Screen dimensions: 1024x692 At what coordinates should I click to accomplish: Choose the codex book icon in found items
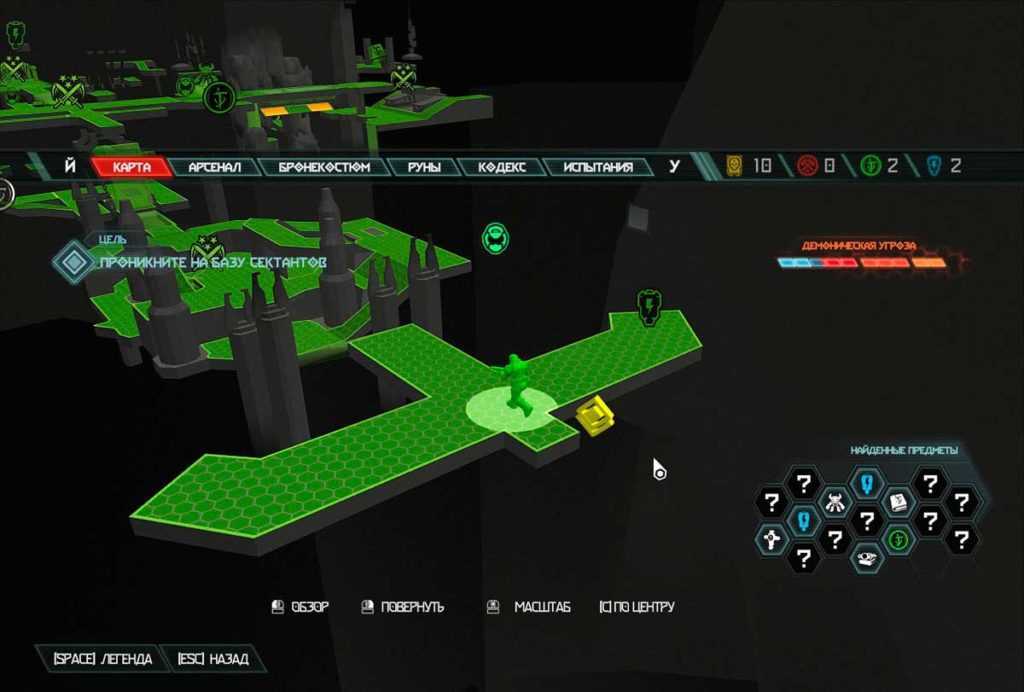point(897,502)
